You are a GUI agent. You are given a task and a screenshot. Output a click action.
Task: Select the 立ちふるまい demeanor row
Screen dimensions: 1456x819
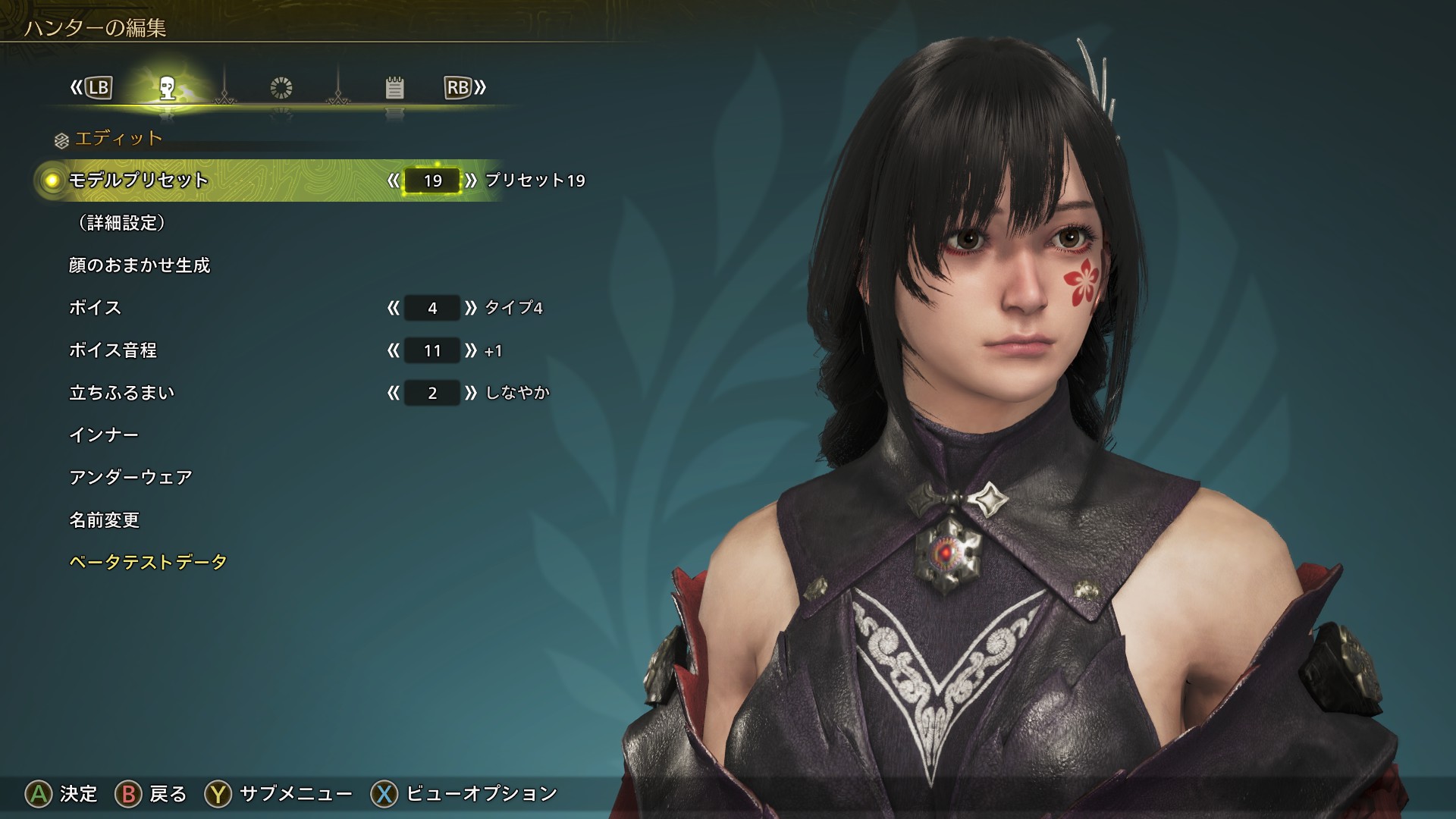(122, 393)
